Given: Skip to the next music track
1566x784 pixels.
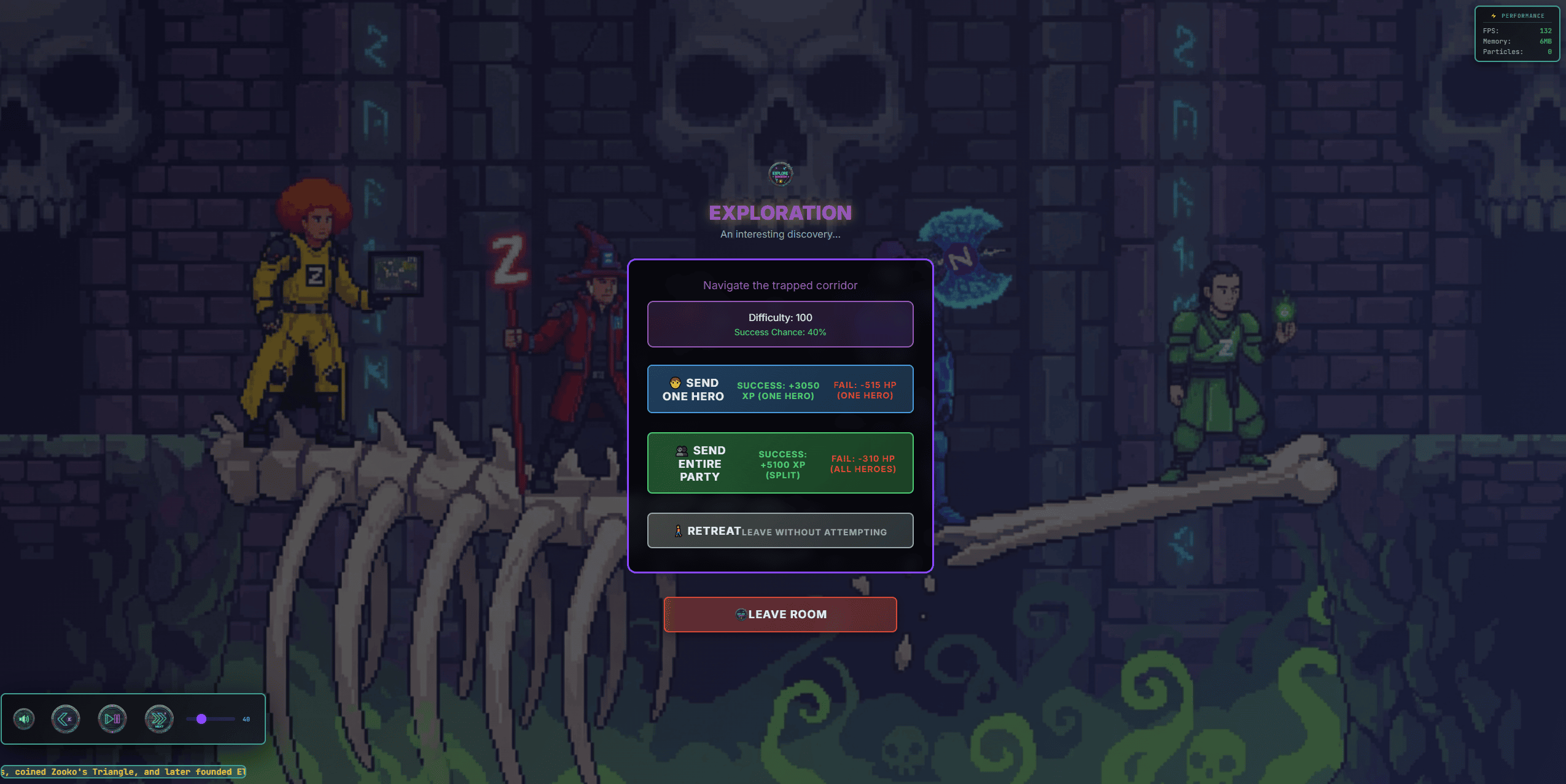Looking at the screenshot, I should (x=159, y=719).
